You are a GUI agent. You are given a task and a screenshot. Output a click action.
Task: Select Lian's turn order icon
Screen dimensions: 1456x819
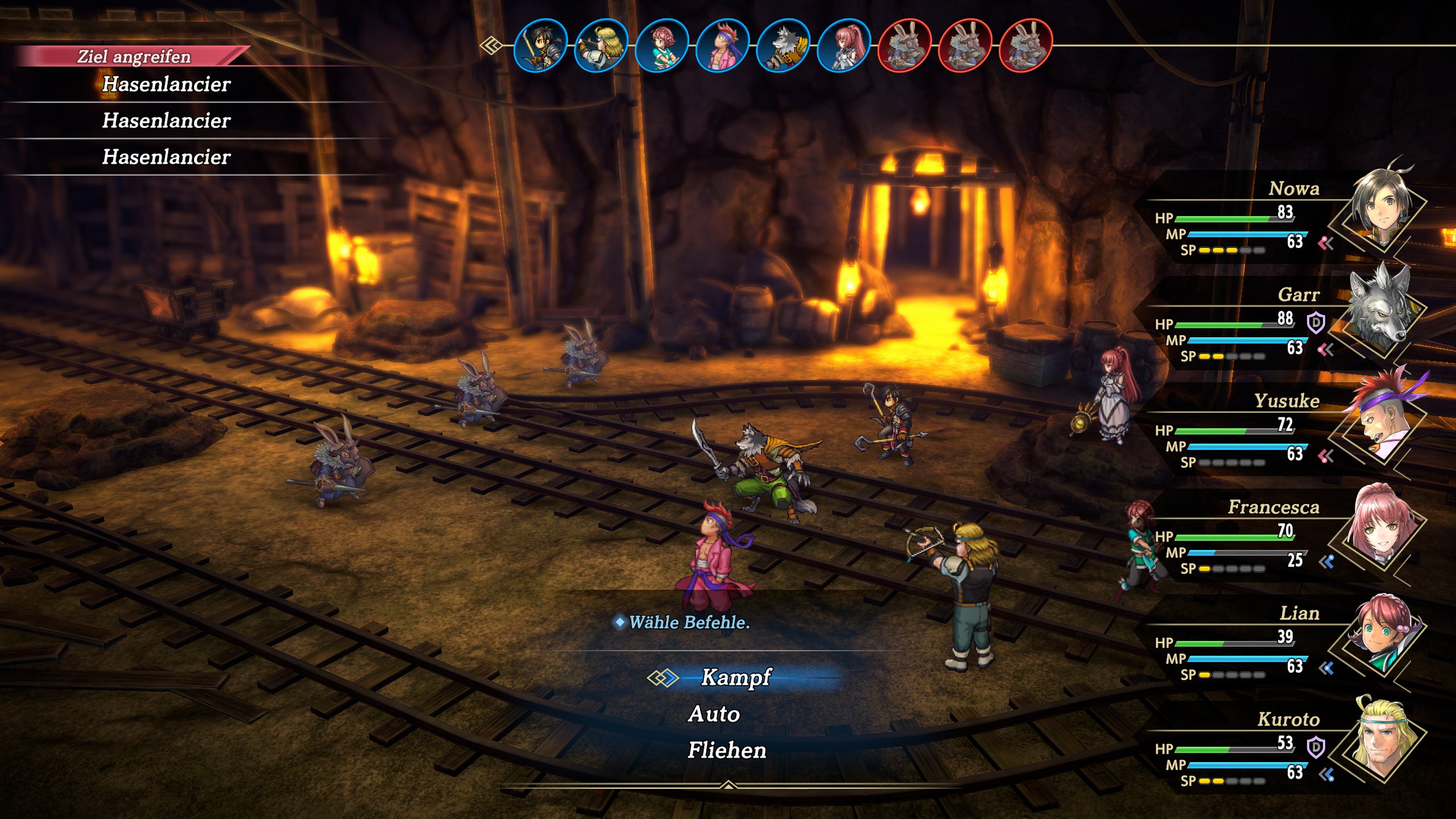[x=661, y=45]
